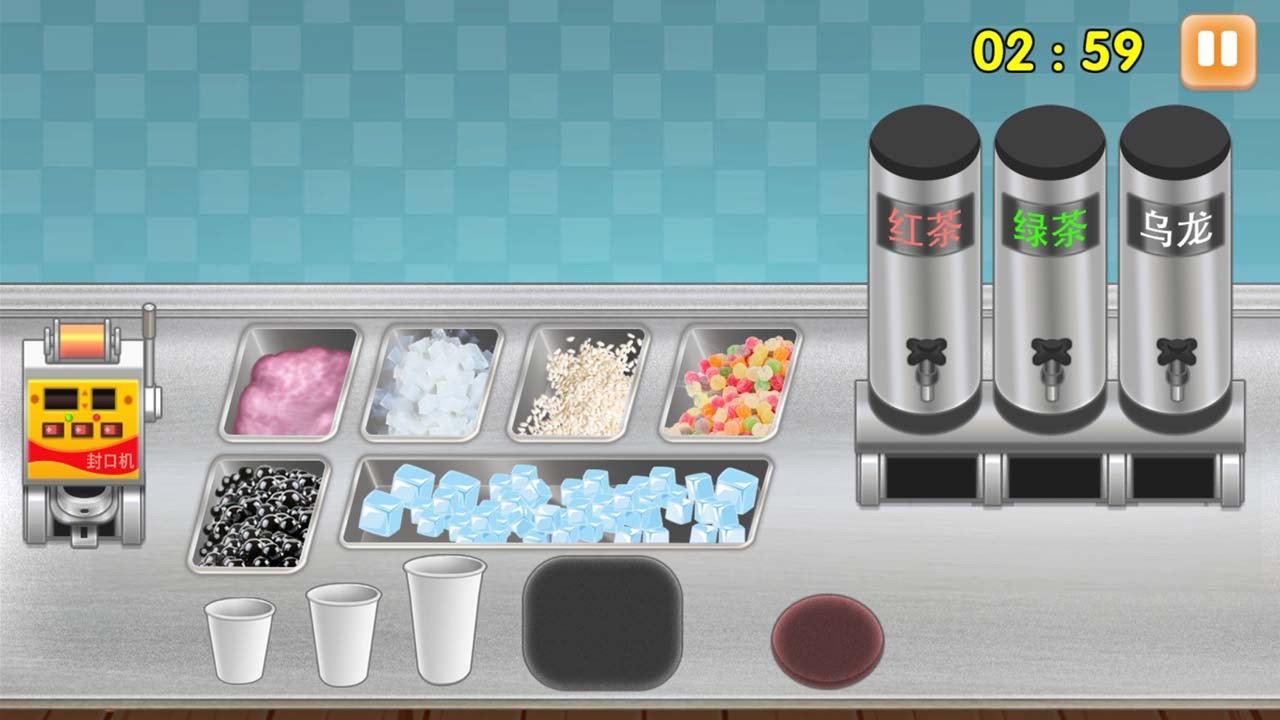Select the 红茶 dispenser canister

click(x=925, y=250)
